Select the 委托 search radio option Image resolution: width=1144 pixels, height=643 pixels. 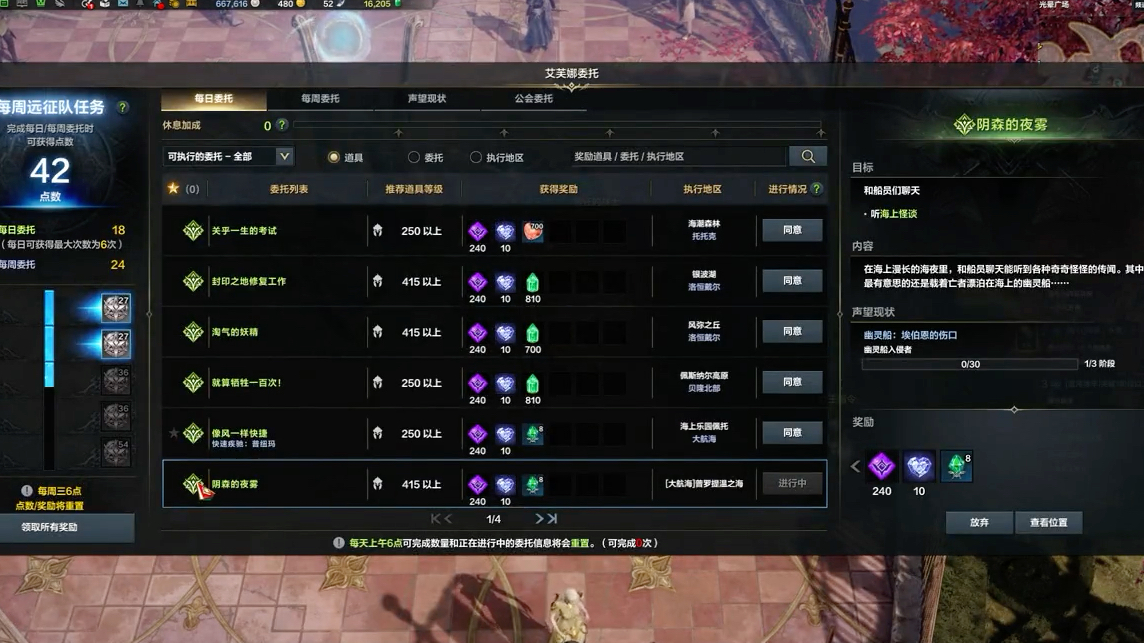point(414,157)
